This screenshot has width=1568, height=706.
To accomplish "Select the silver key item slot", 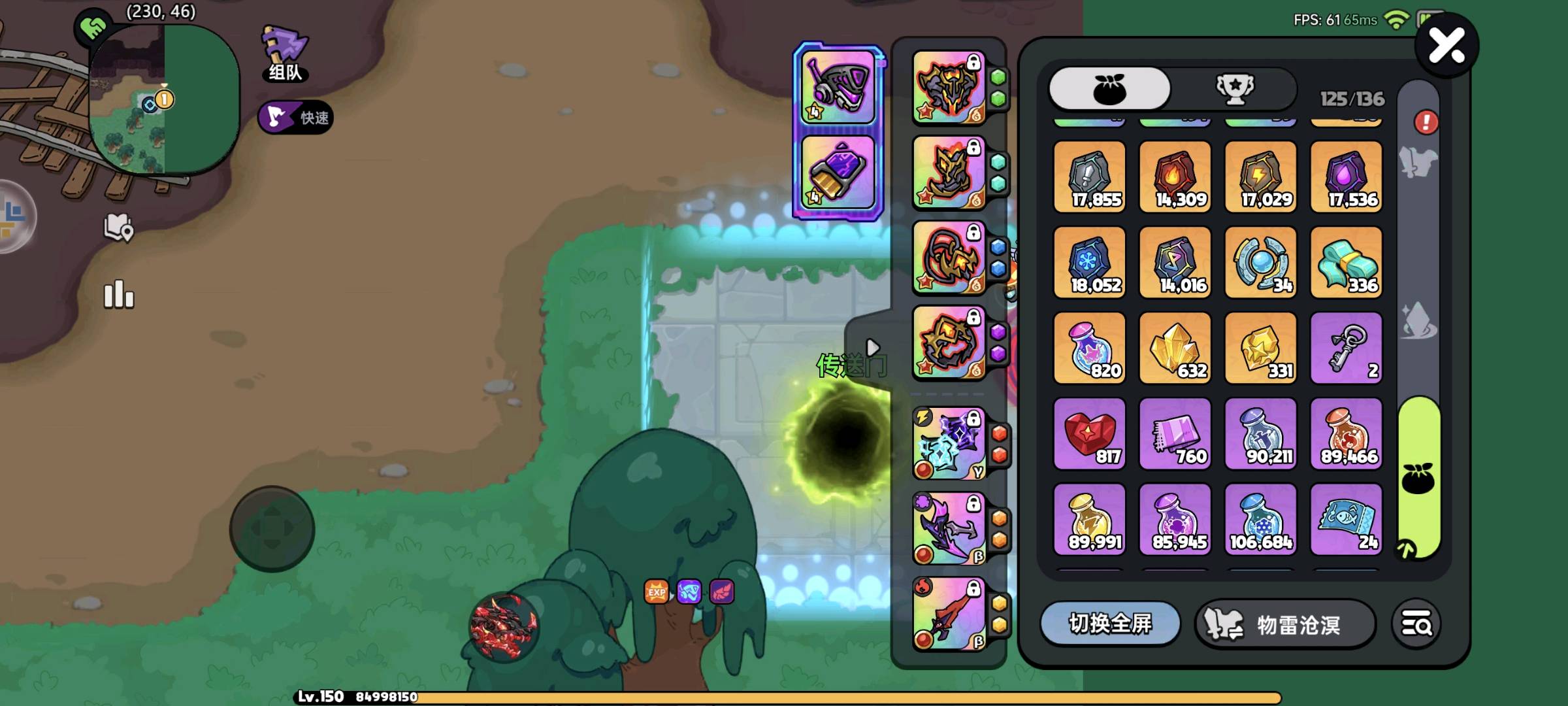I will pos(1346,348).
